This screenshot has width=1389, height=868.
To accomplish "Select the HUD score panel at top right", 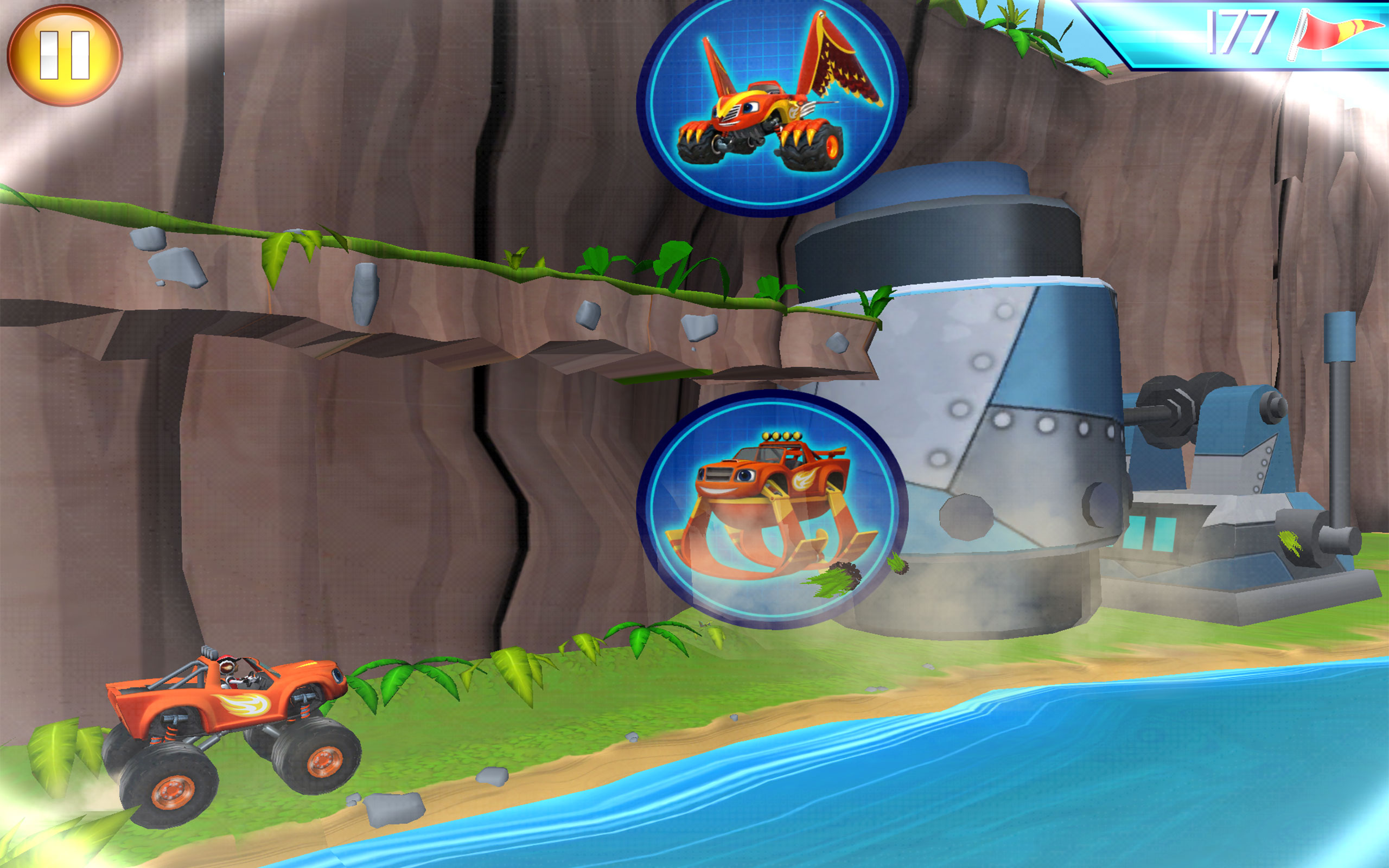I will (x=1234, y=34).
